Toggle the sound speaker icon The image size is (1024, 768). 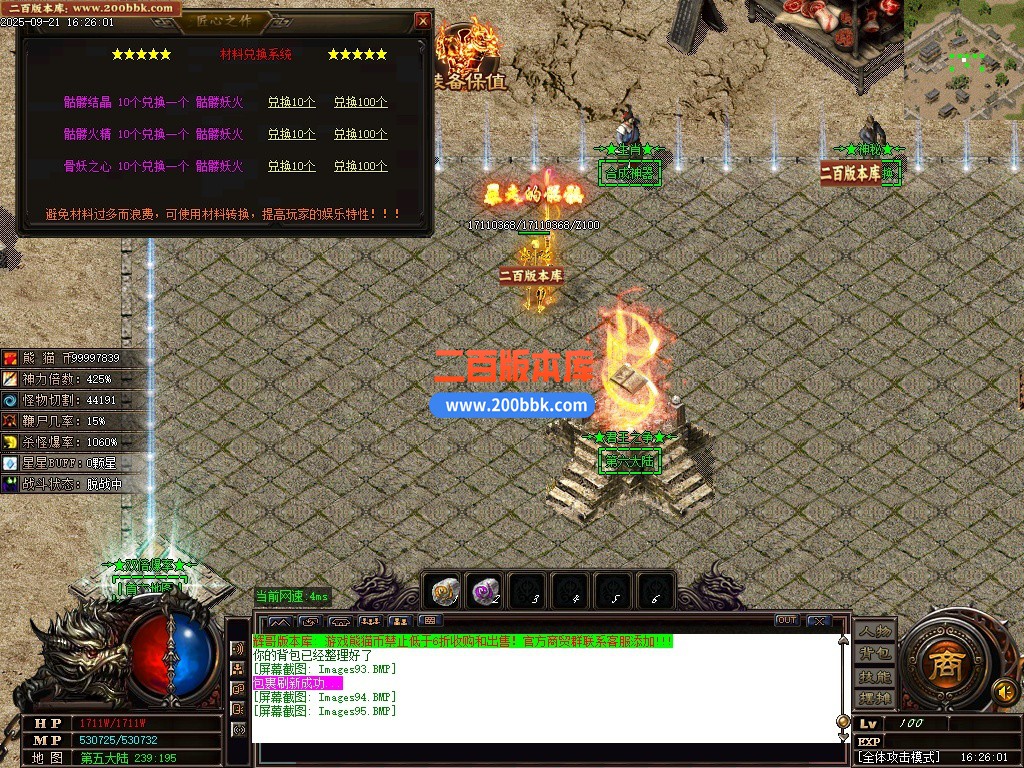pyautogui.click(x=1005, y=691)
